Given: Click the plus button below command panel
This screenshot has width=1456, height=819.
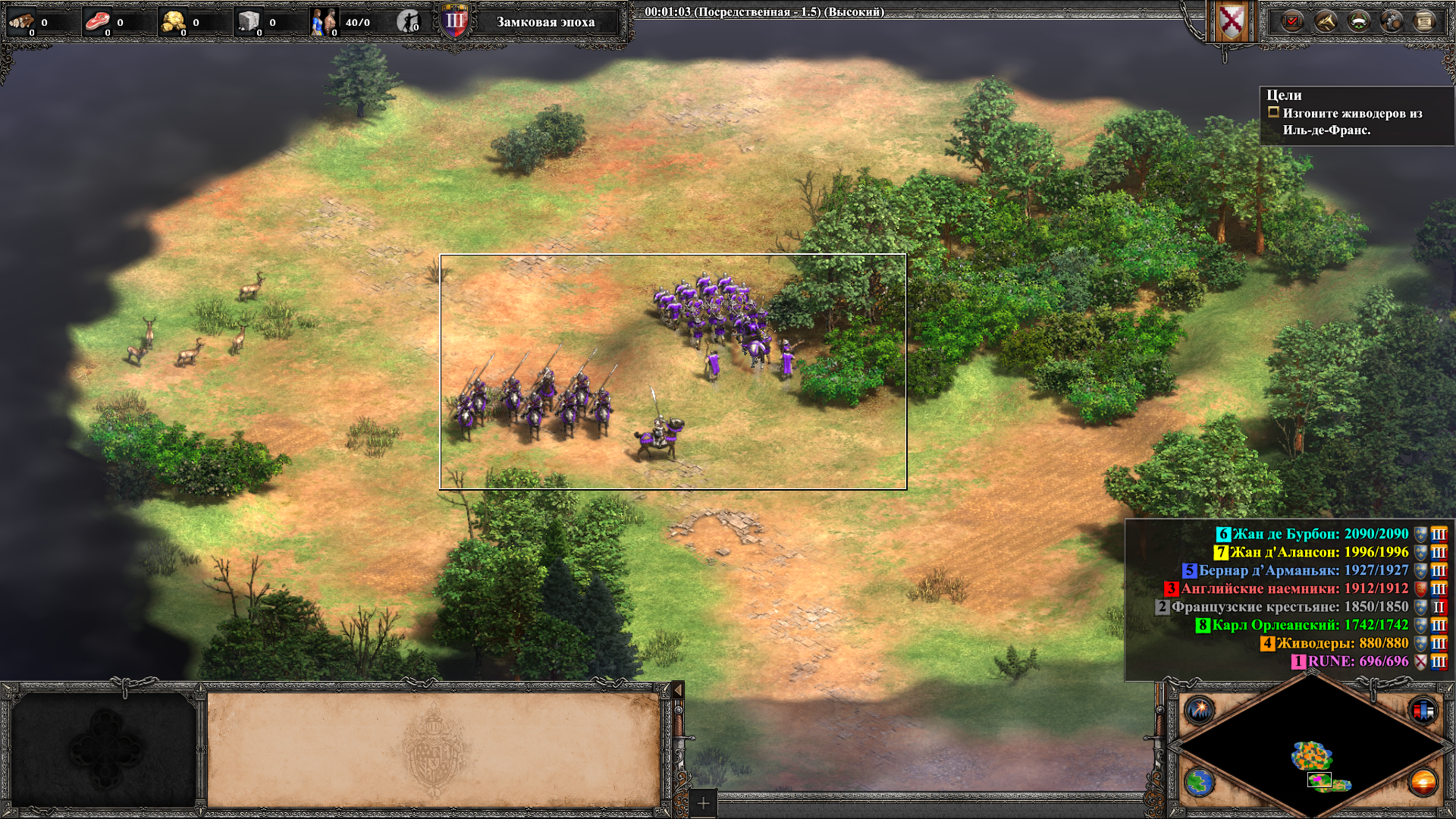Looking at the screenshot, I should point(703,803).
